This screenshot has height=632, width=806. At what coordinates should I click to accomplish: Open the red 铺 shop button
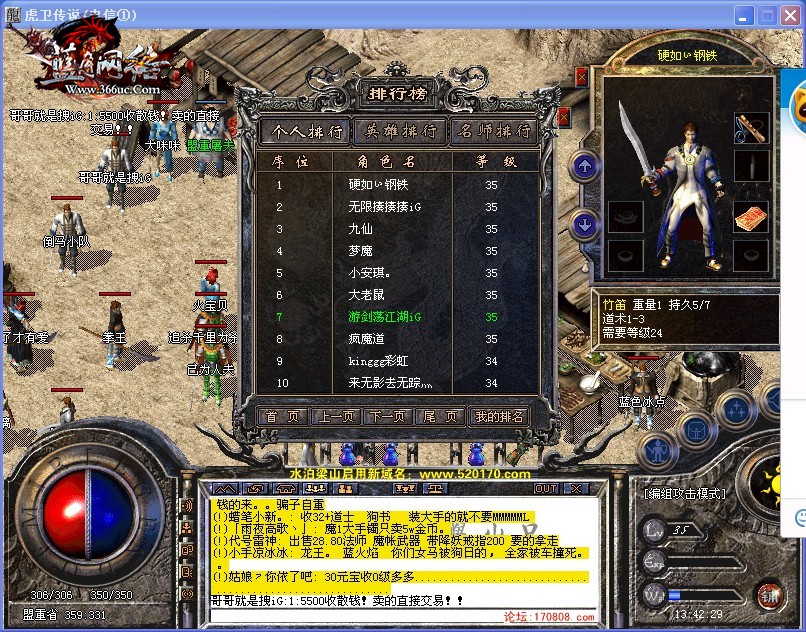coord(768,594)
